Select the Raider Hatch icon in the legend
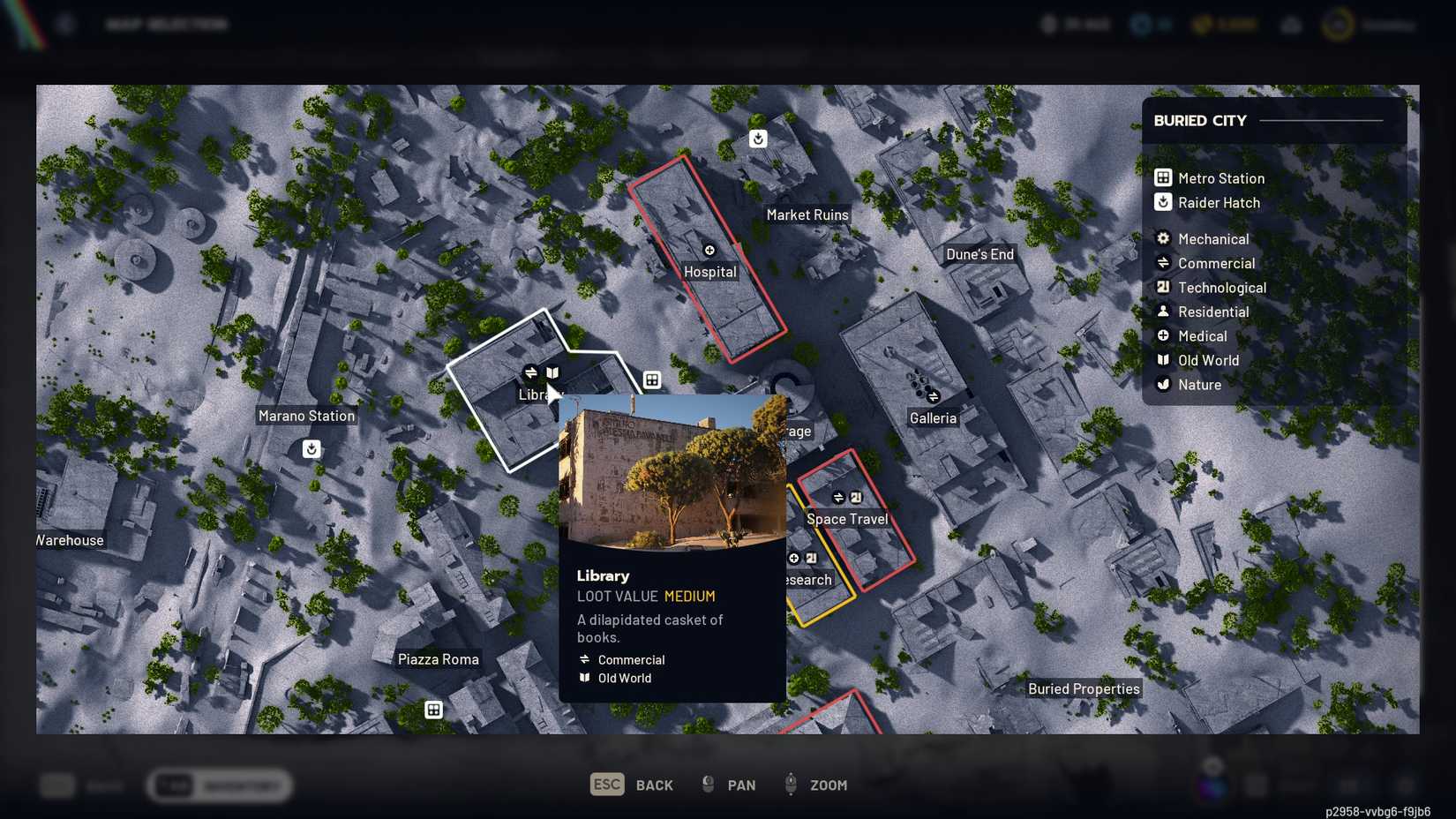The height and width of the screenshot is (819, 1456). pos(1162,202)
